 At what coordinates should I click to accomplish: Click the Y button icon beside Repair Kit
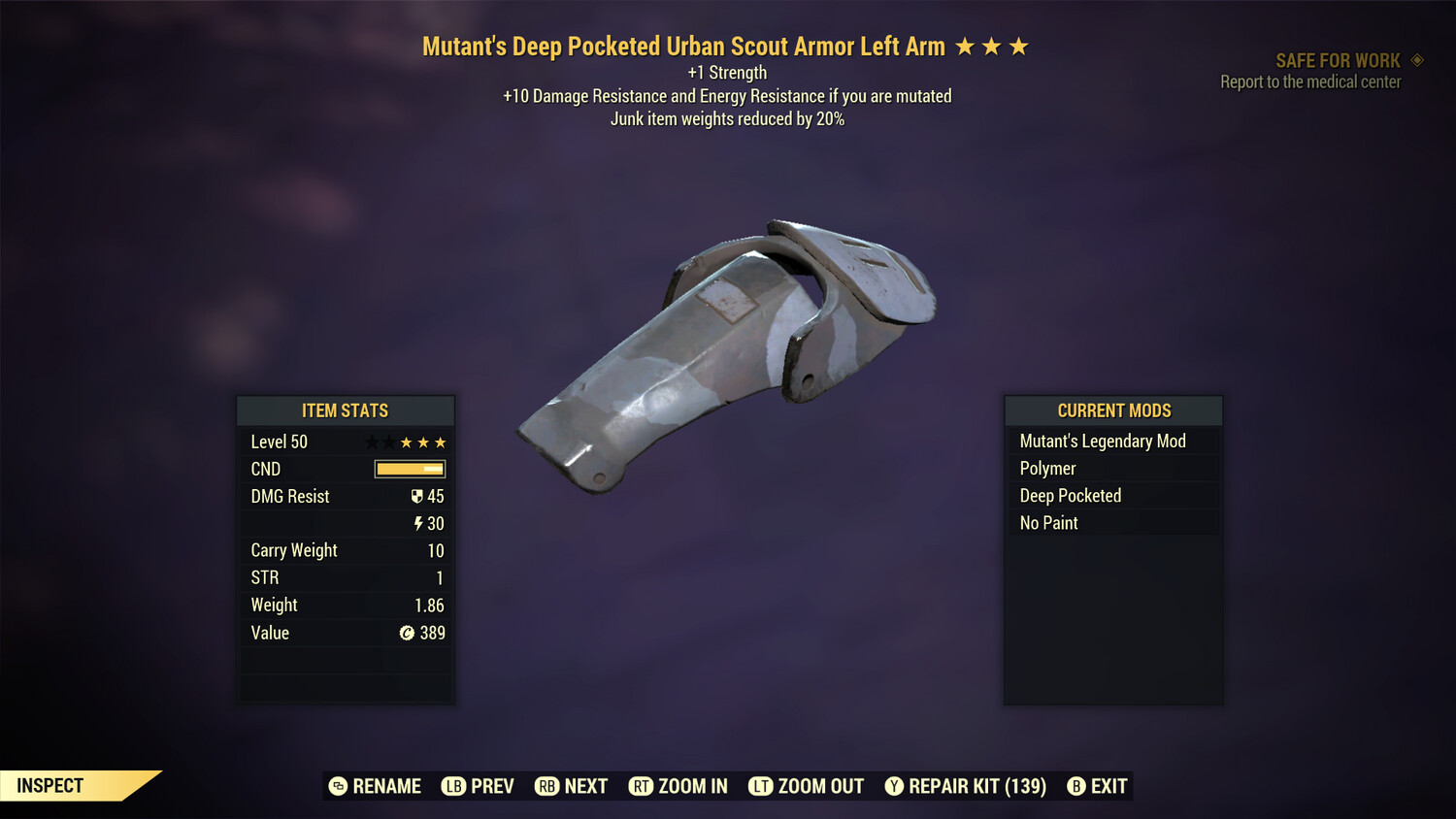pos(894,786)
